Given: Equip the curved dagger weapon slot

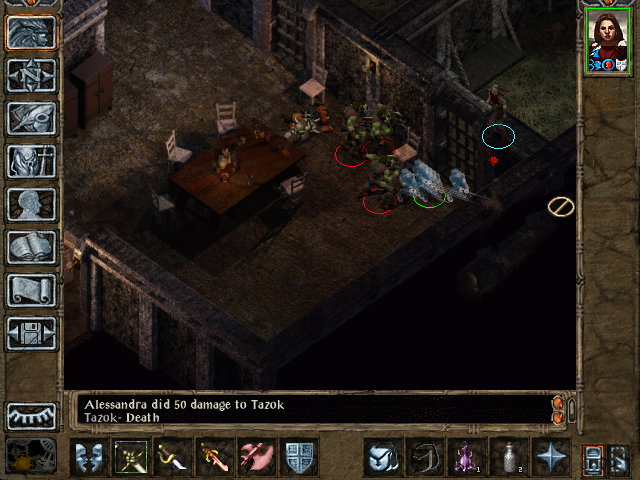Looking at the screenshot, I should (x=174, y=457).
